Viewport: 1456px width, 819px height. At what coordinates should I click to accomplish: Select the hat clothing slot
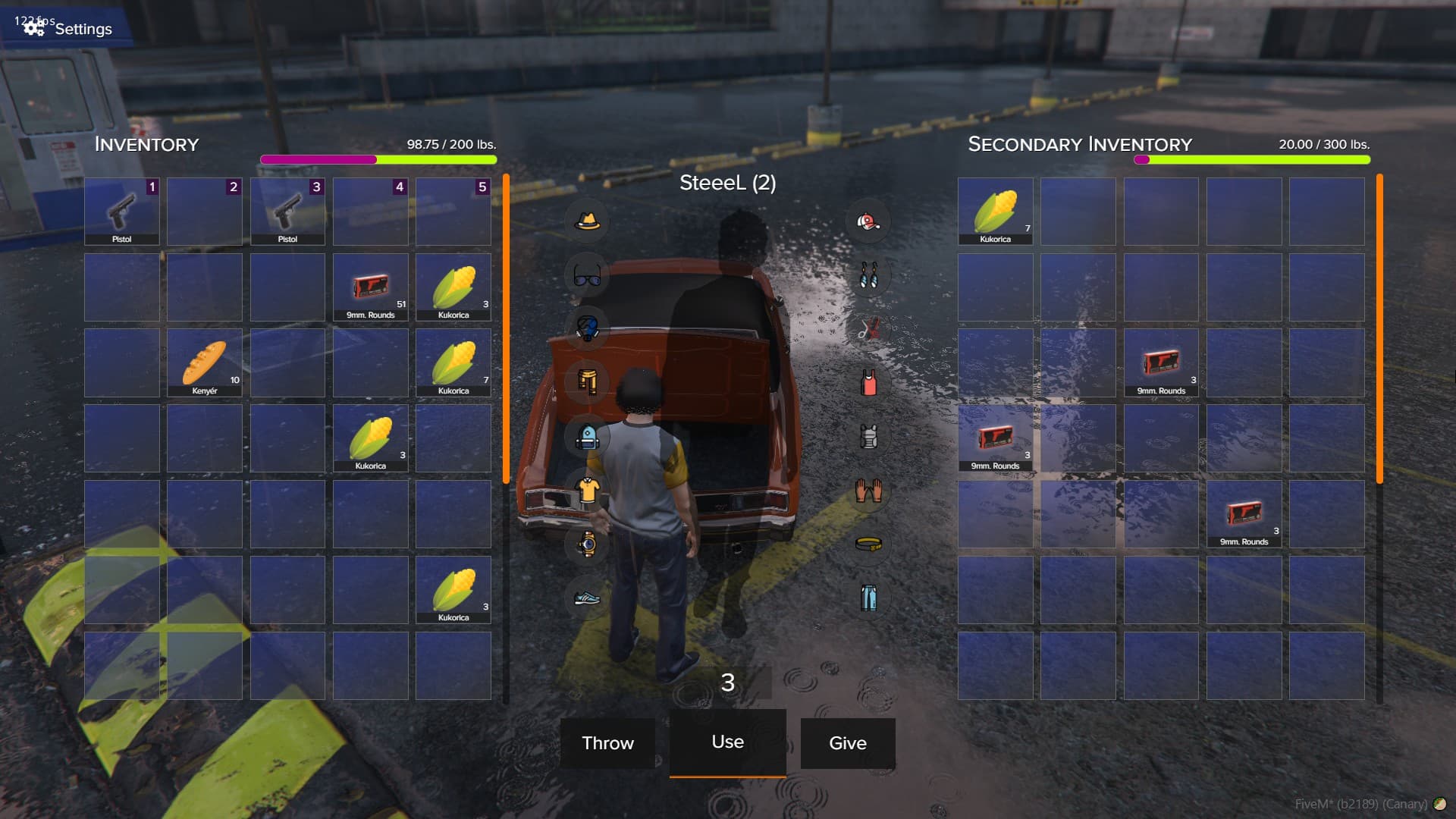587,221
